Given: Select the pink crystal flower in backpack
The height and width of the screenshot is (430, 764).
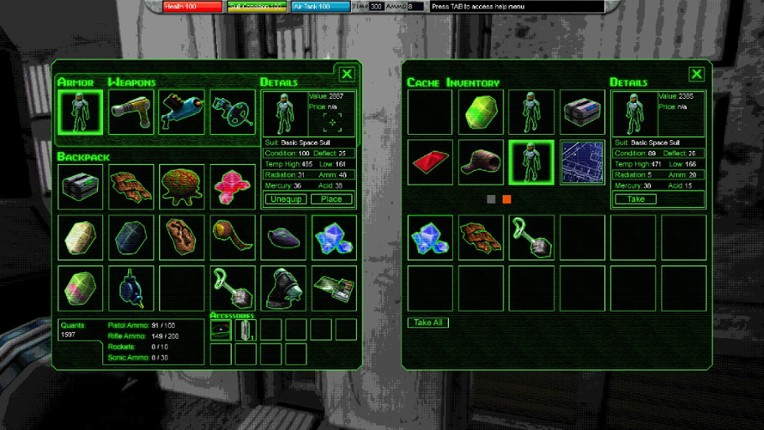Looking at the screenshot, I should [232, 187].
